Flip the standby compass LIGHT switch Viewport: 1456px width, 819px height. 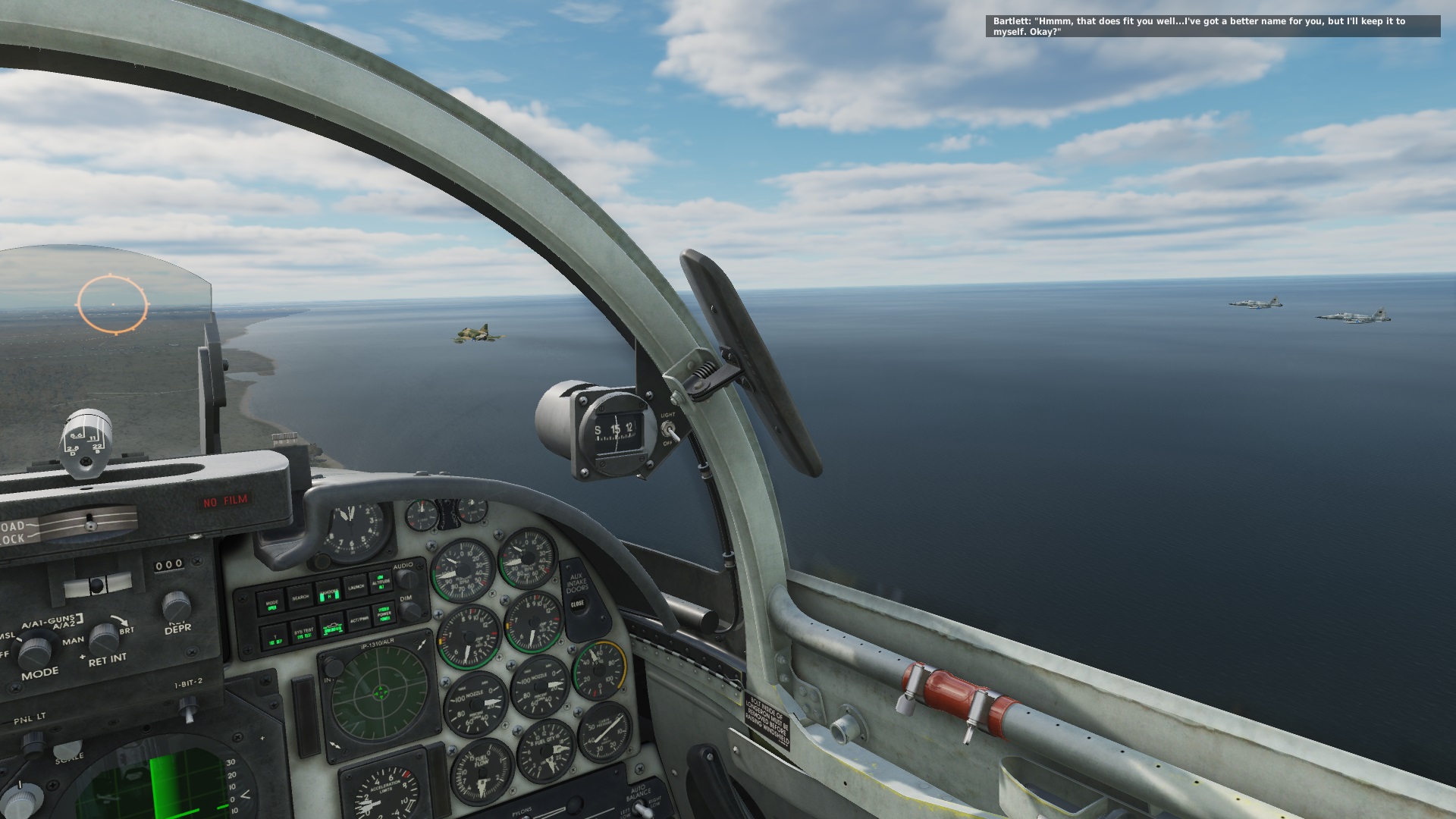[x=669, y=430]
